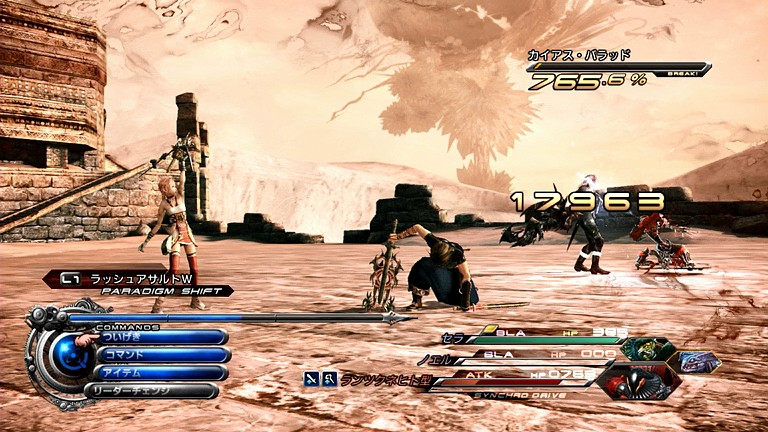Choose the アイテム item menu
This screenshot has height=432, width=768.
[160, 372]
